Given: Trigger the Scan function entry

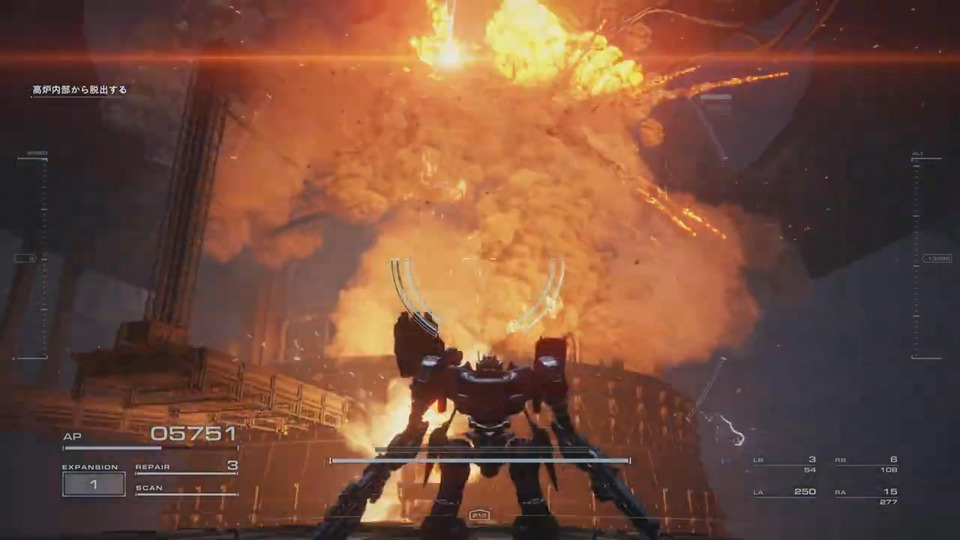Looking at the screenshot, I should pos(187,488).
